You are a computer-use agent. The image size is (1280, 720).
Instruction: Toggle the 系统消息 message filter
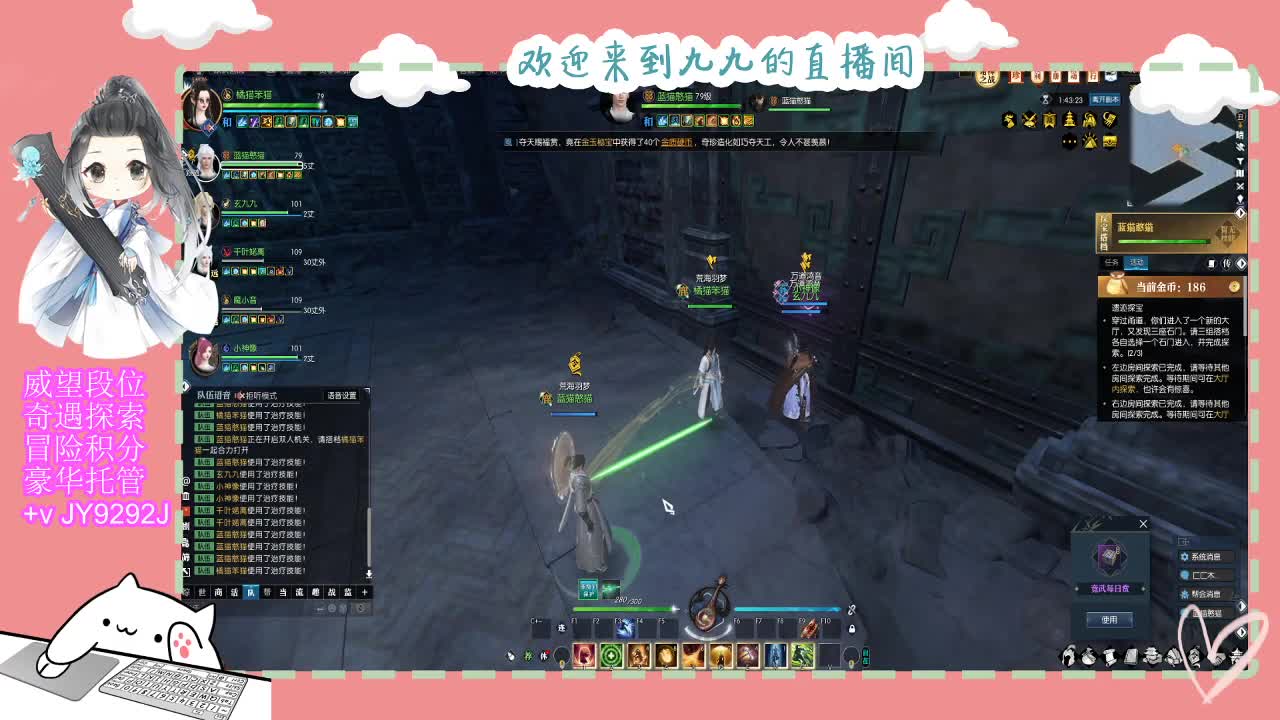tap(1205, 555)
